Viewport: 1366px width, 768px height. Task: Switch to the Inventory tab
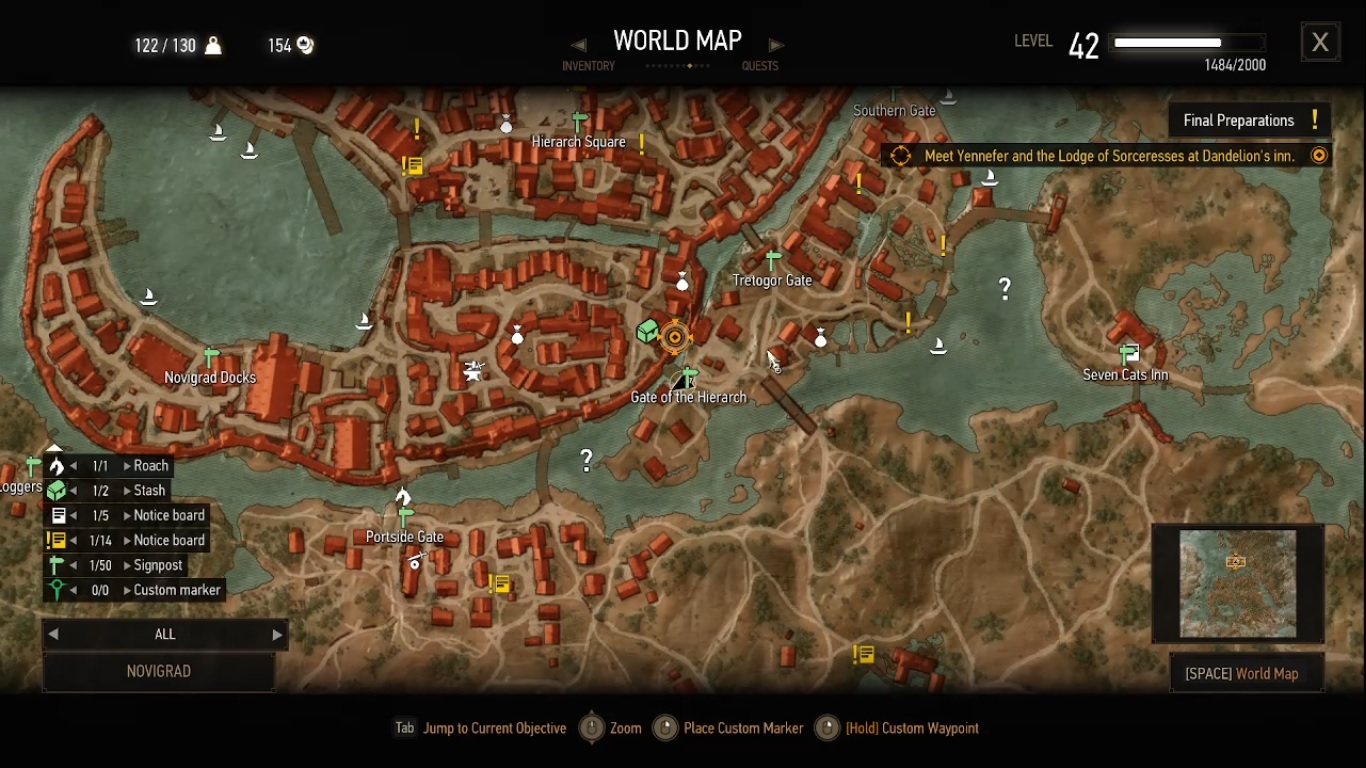coord(588,66)
